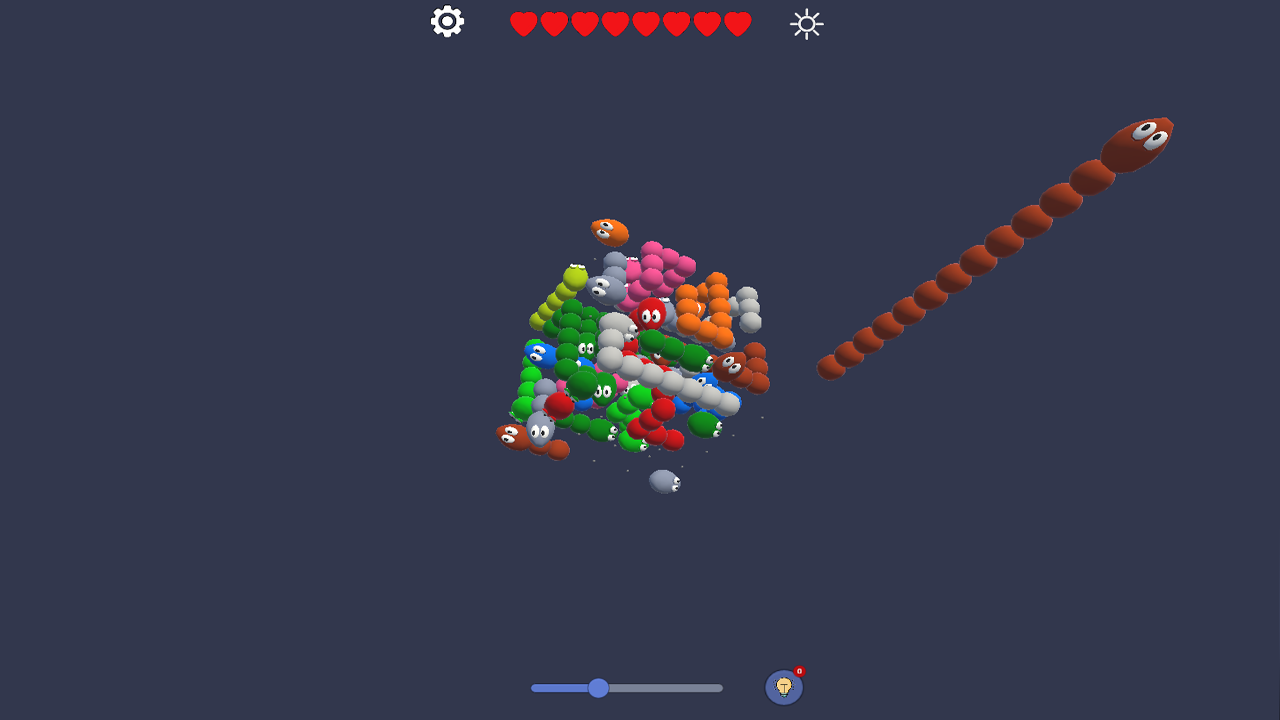Click the first red heart icon
The image size is (1280, 720).
[x=522, y=22]
